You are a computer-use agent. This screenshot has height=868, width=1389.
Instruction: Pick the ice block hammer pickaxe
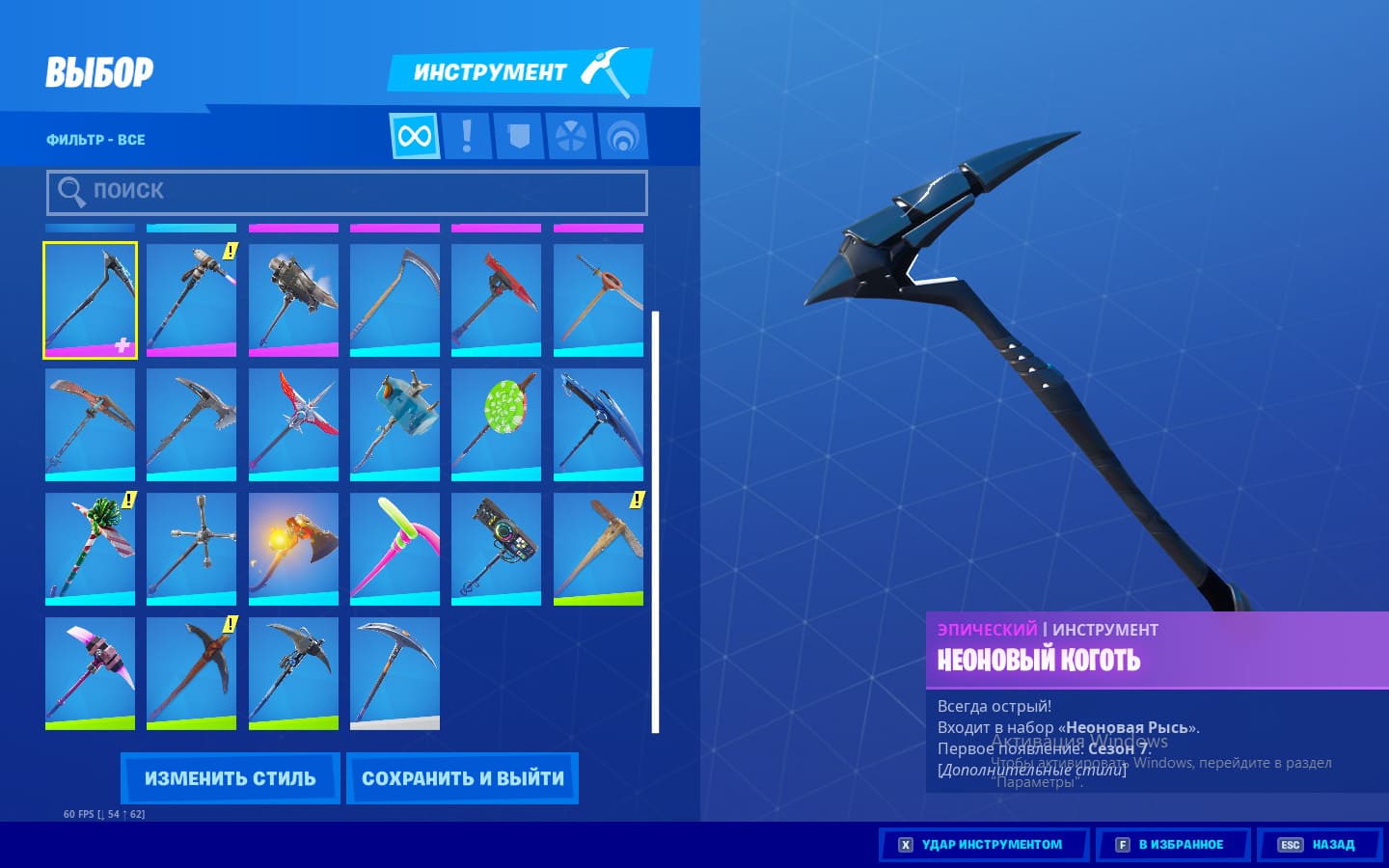click(x=395, y=424)
